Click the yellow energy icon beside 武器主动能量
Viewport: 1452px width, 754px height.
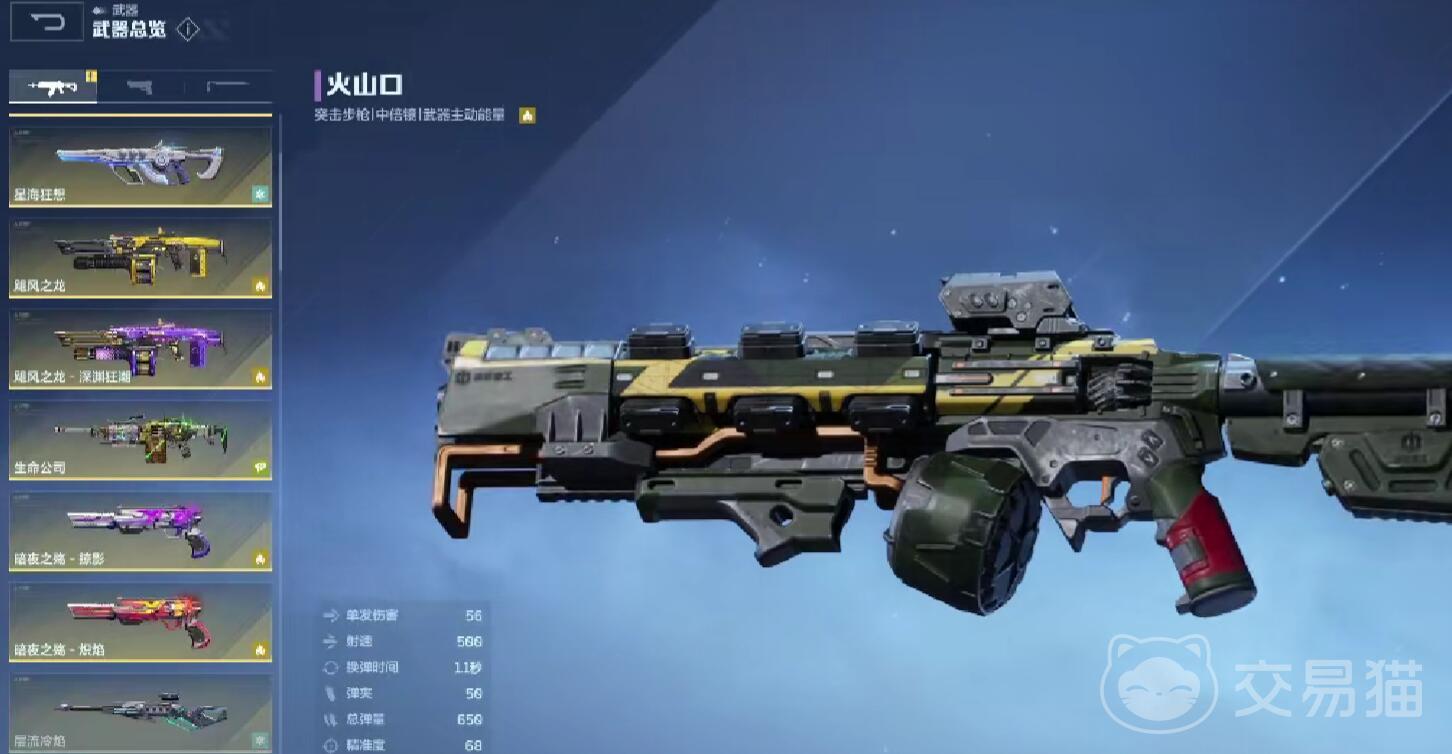tap(527, 116)
